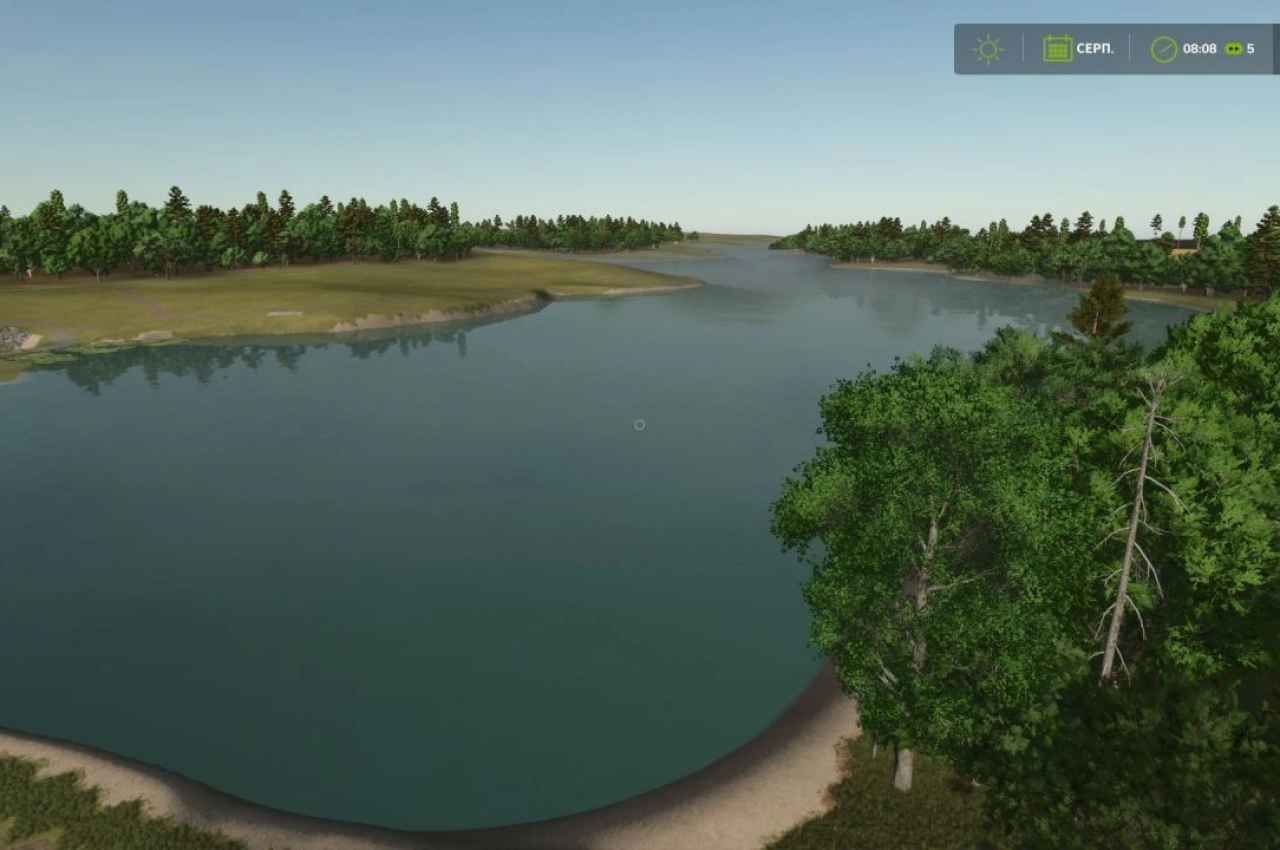Click the calendar grid icon showing the month
The width and height of the screenshot is (1280, 850).
pos(1059,47)
